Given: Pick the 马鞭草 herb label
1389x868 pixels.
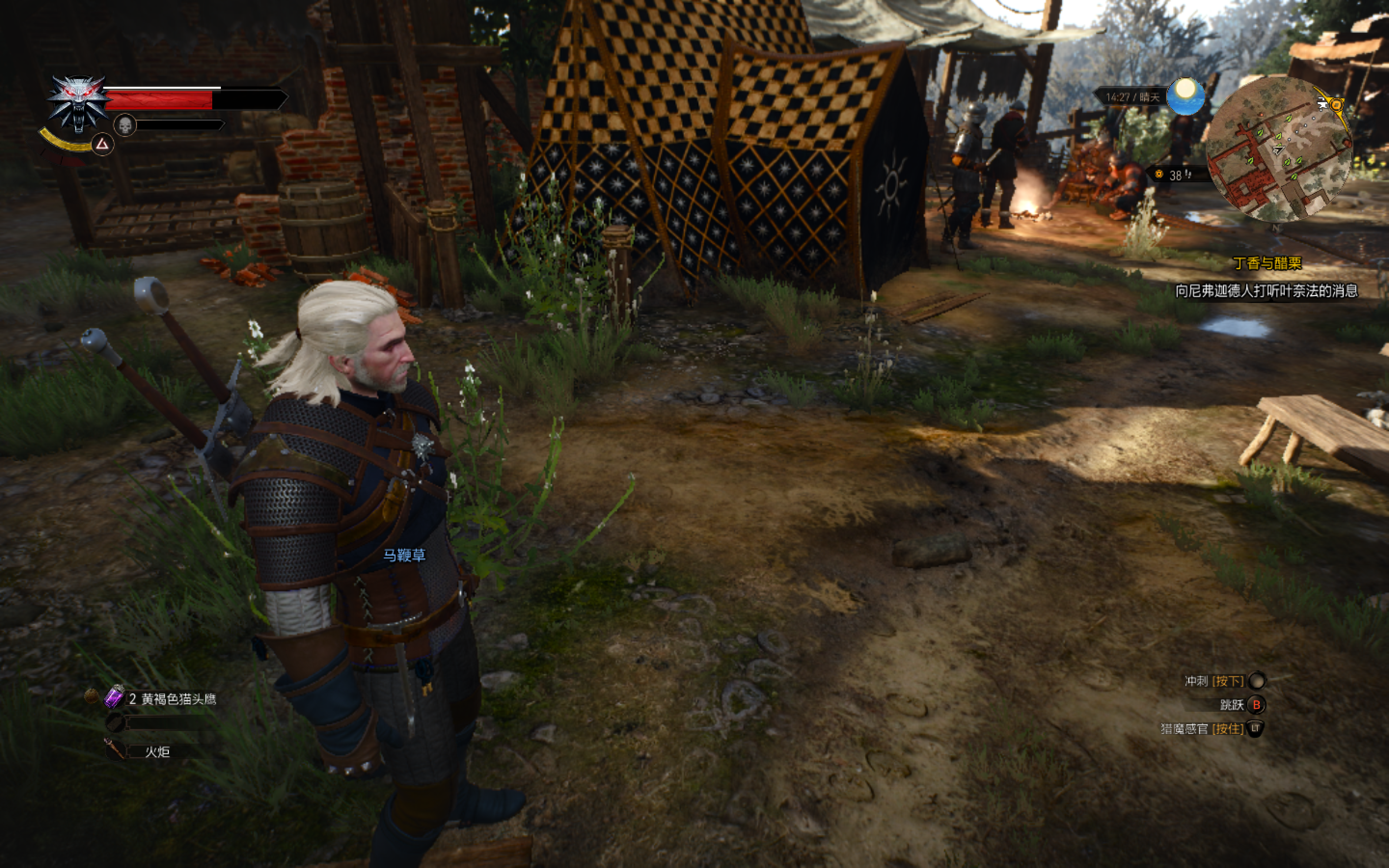Looking at the screenshot, I should coord(404,555).
